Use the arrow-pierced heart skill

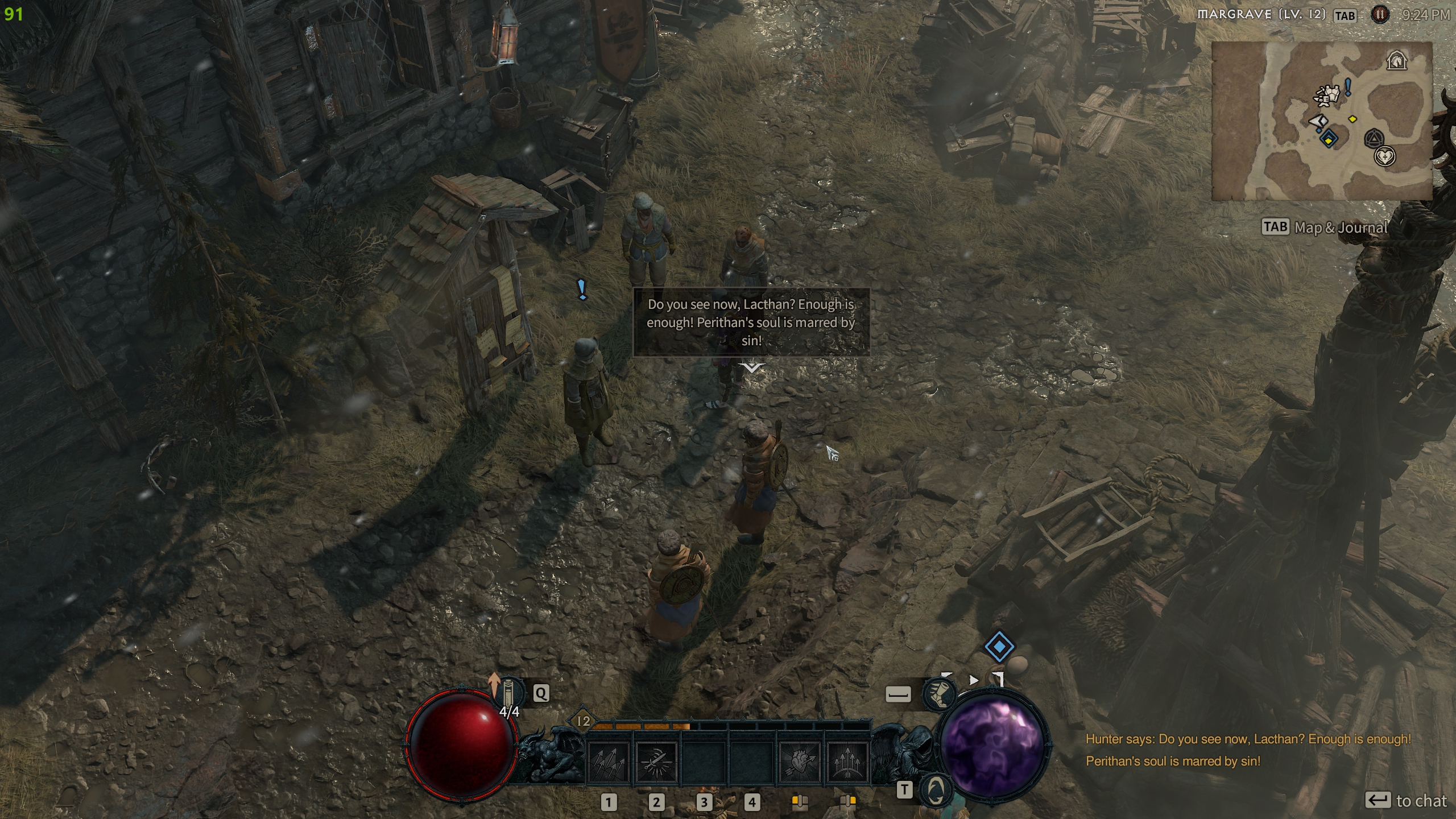click(800, 762)
